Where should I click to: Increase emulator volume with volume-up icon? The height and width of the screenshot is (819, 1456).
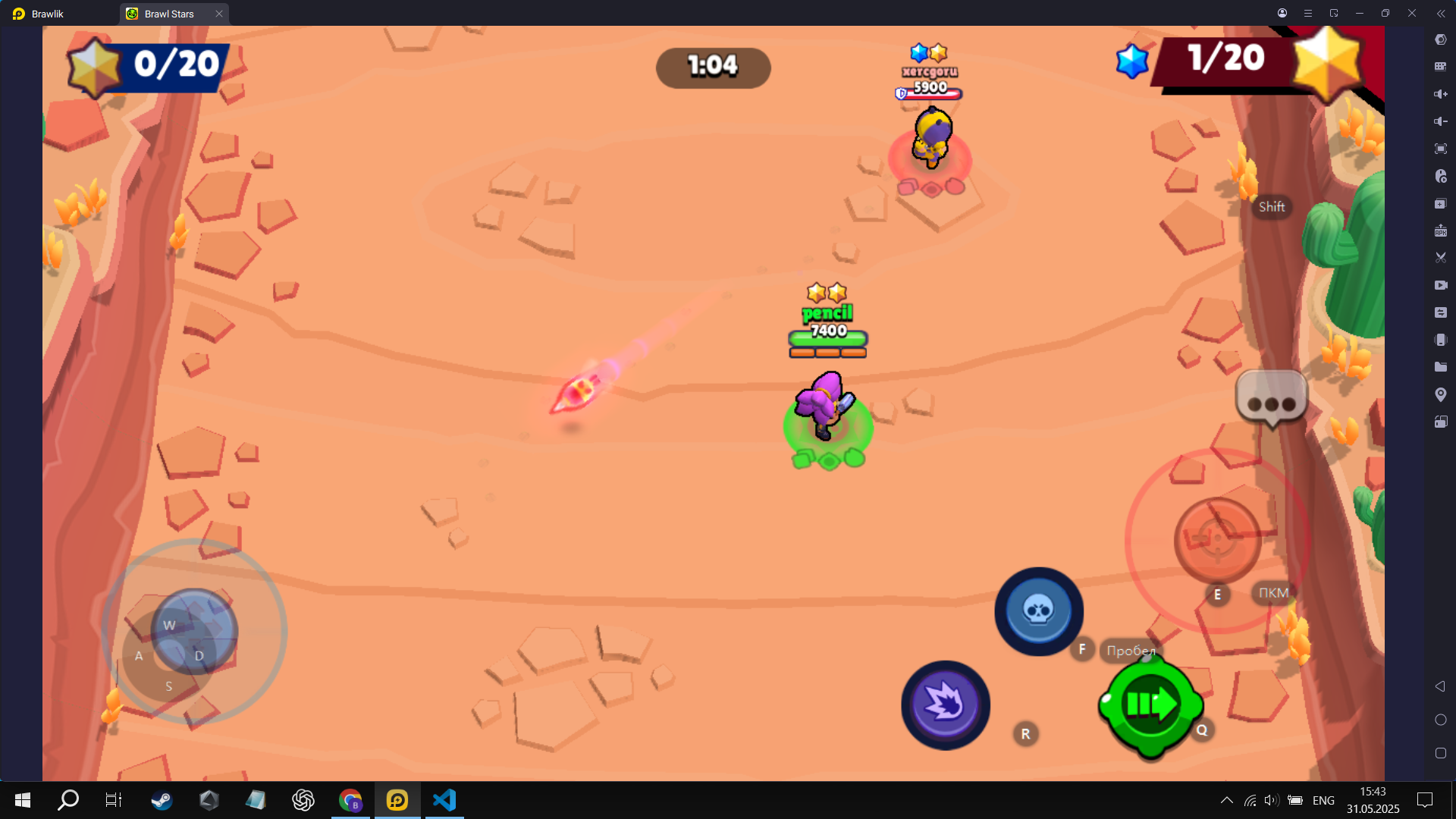pyautogui.click(x=1440, y=94)
